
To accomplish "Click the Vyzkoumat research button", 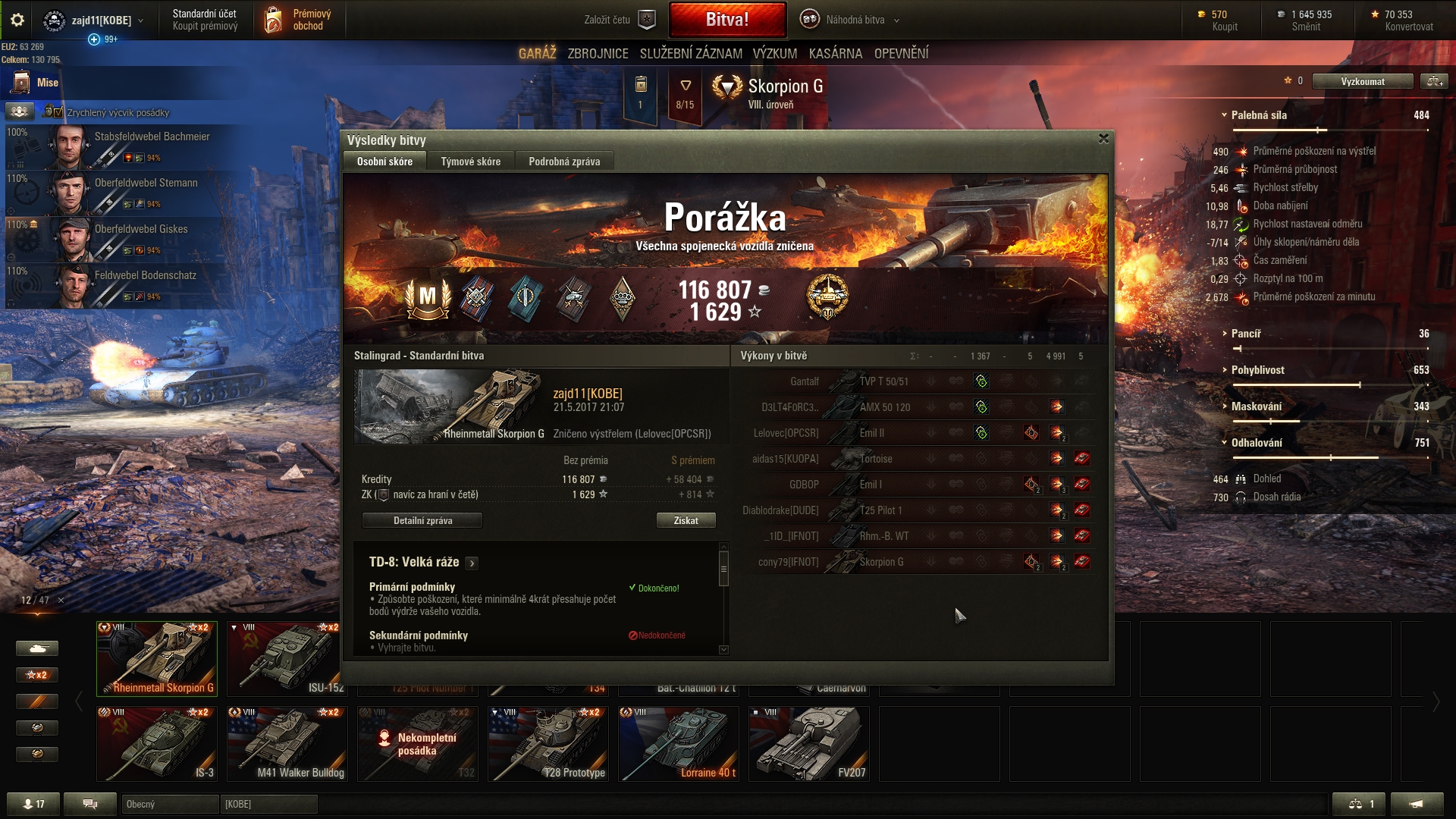I will tap(1362, 81).
